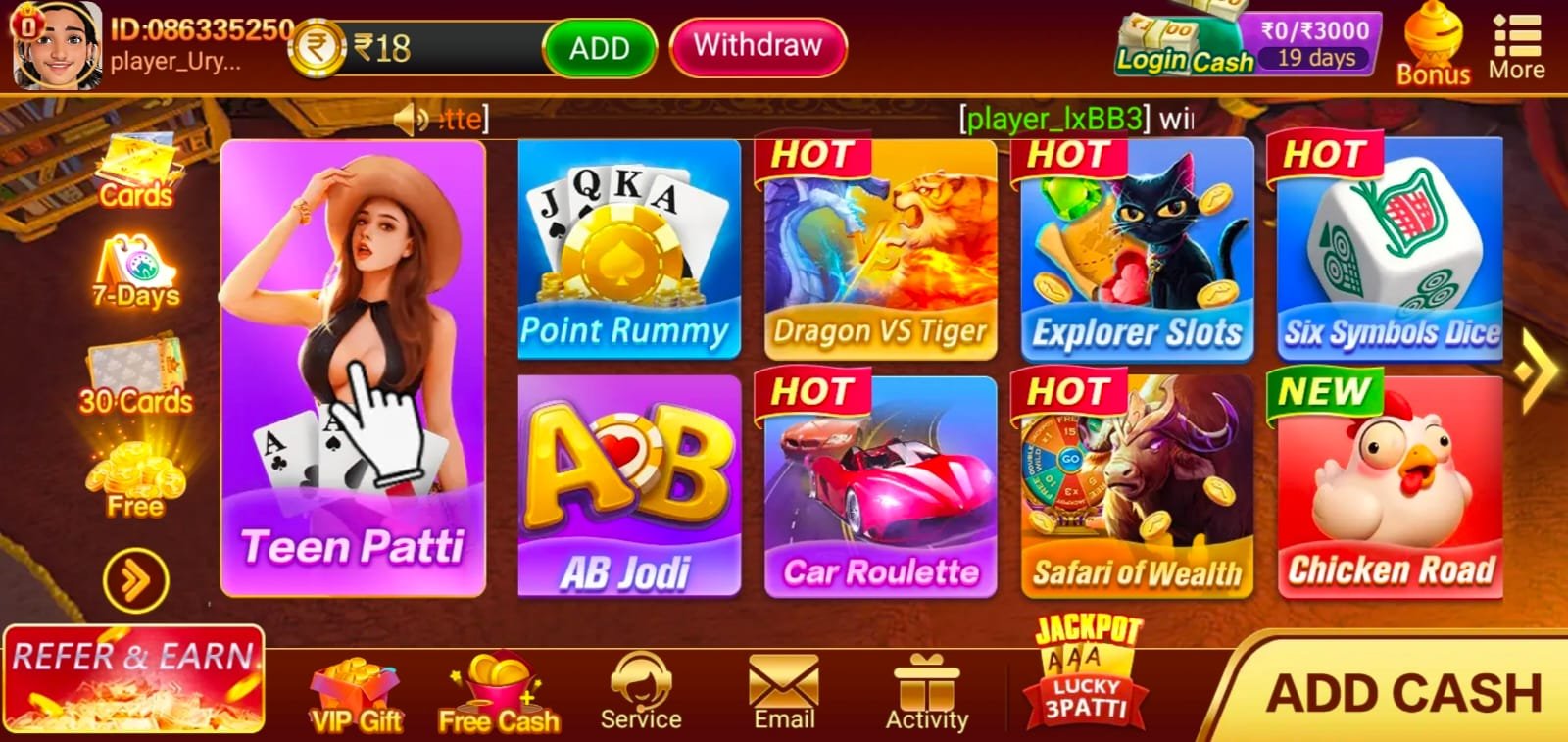Mute the announcement speaker icon
Screen dimensions: 1568x742
[x=409, y=120]
